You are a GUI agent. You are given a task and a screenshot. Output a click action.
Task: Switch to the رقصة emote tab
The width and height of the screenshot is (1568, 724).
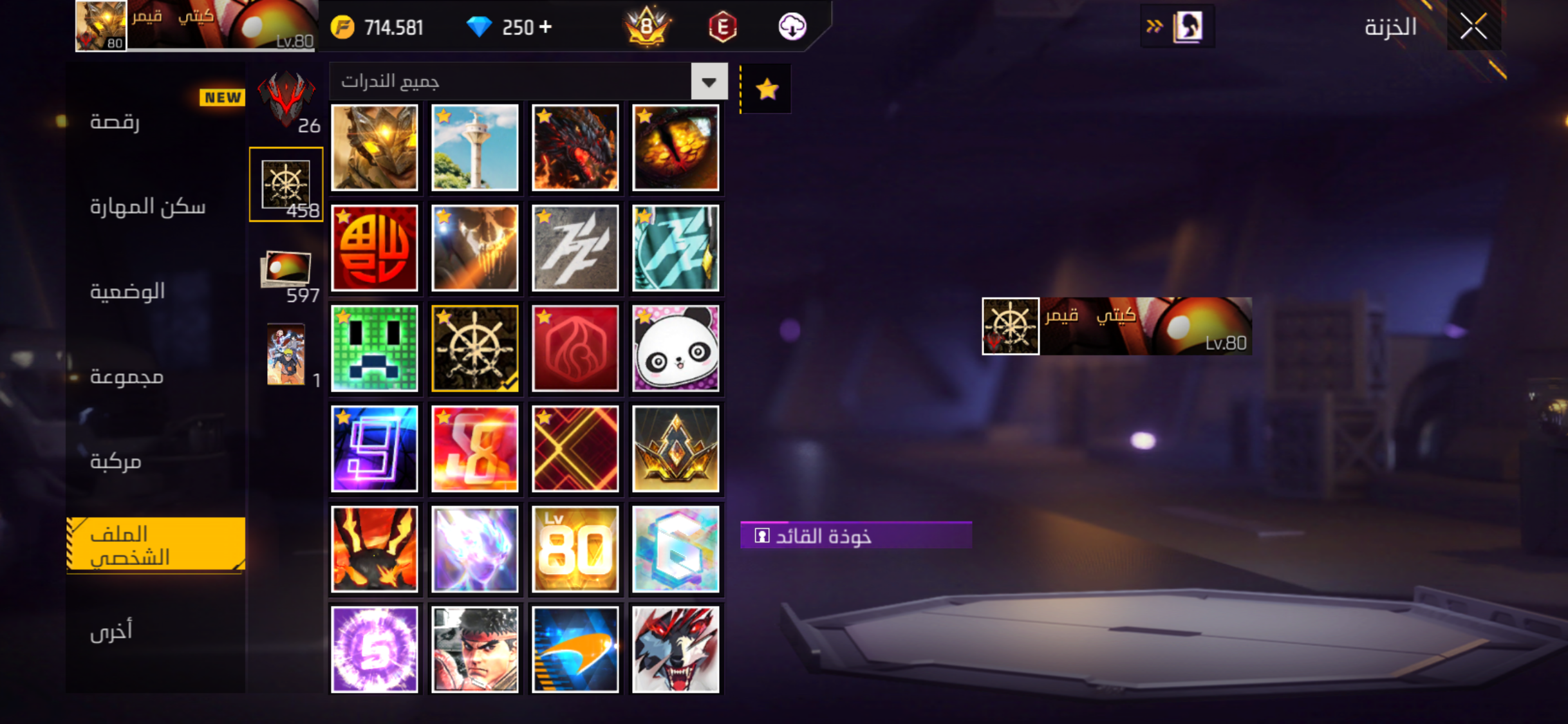(115, 122)
